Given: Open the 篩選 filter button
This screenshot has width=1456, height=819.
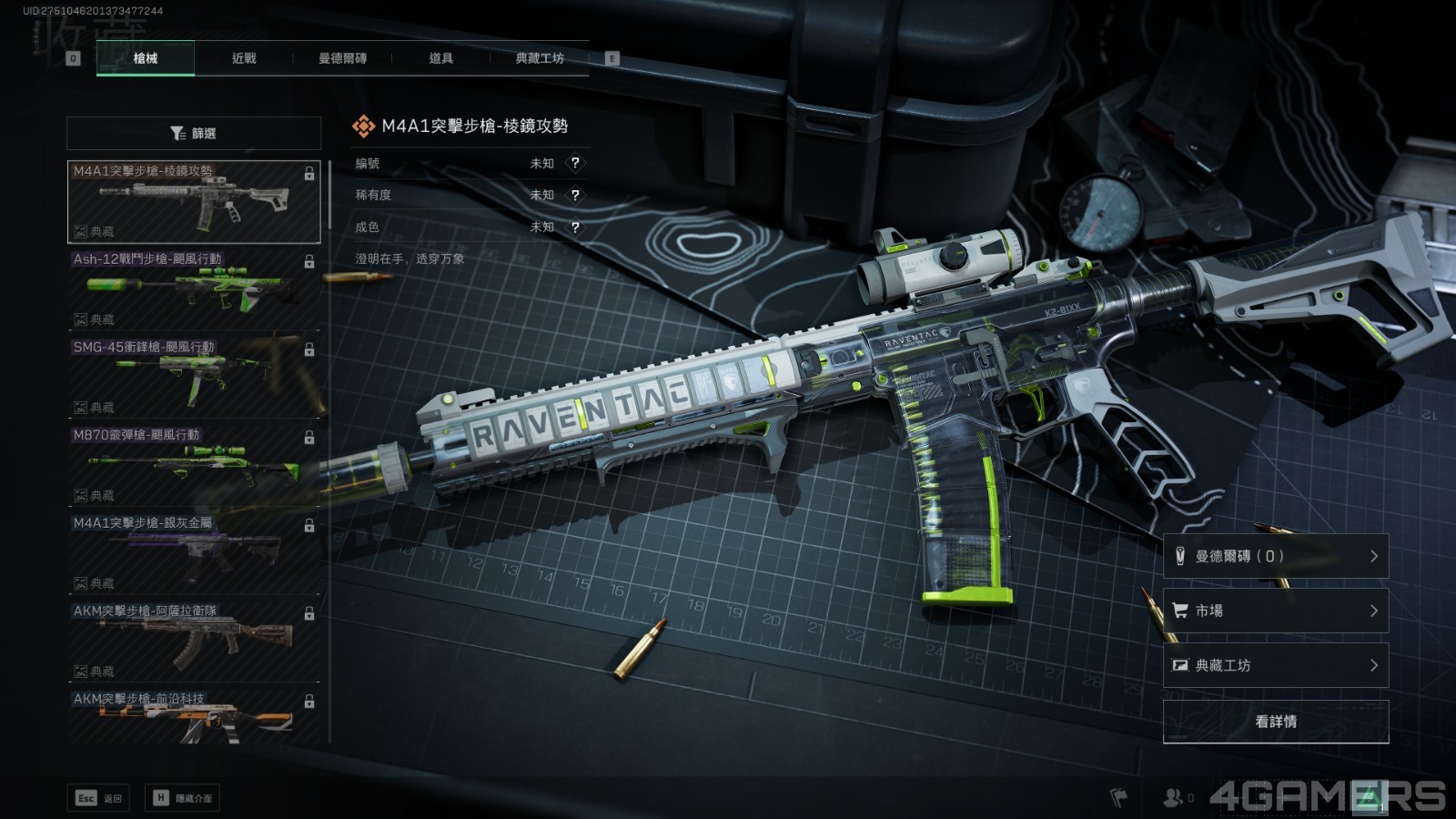Looking at the screenshot, I should tap(194, 133).
